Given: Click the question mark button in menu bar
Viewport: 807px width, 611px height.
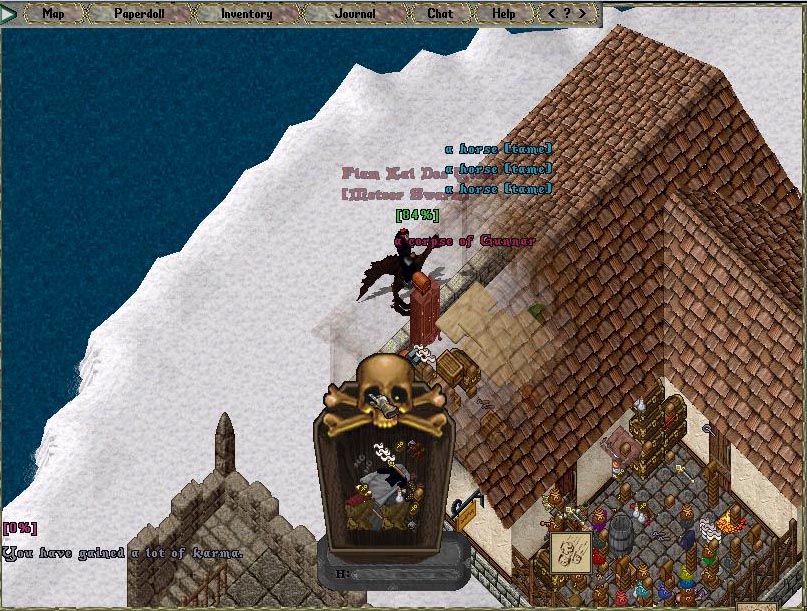Looking at the screenshot, I should (x=567, y=14).
